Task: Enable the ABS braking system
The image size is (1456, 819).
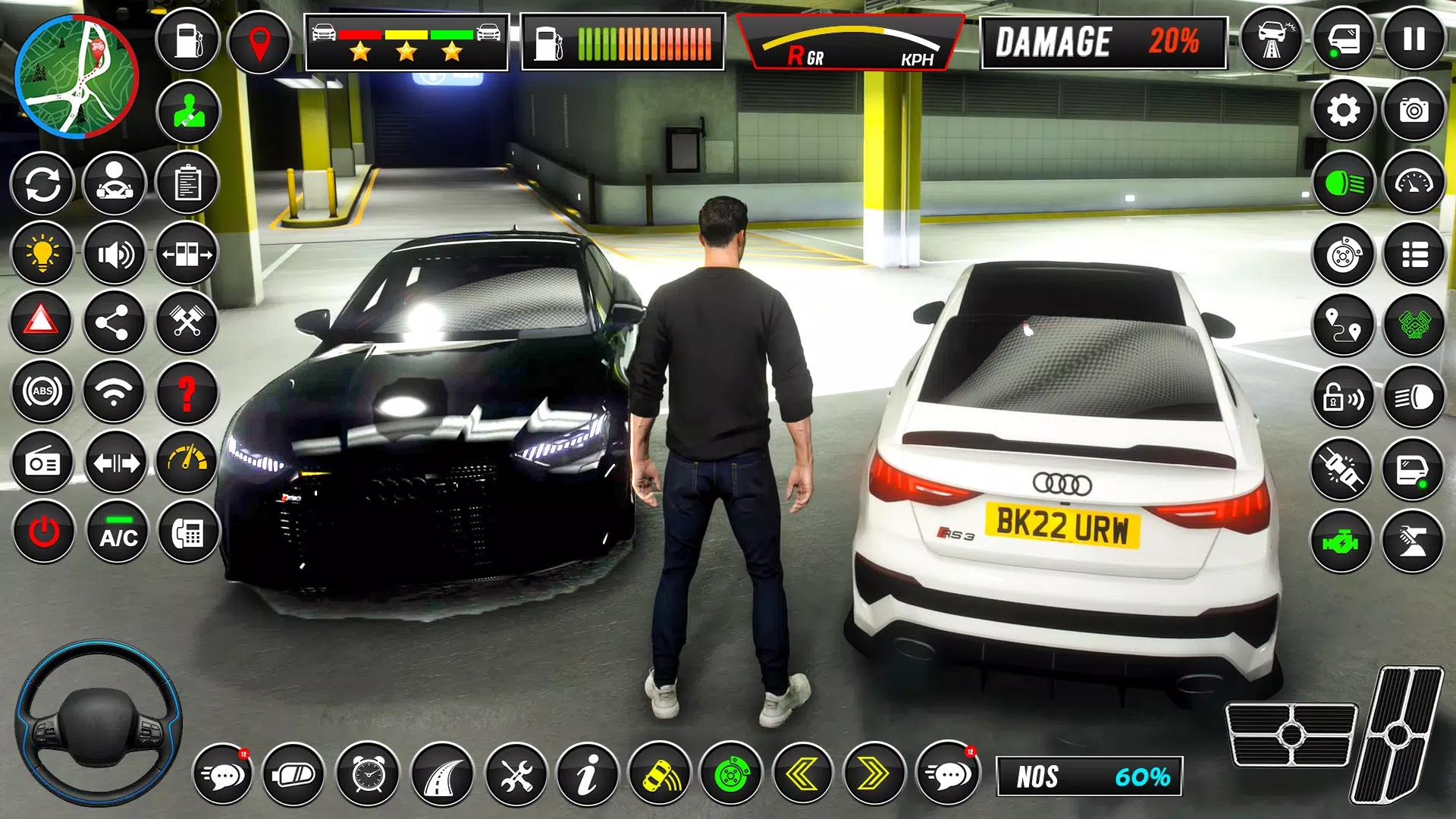Action: tap(42, 392)
